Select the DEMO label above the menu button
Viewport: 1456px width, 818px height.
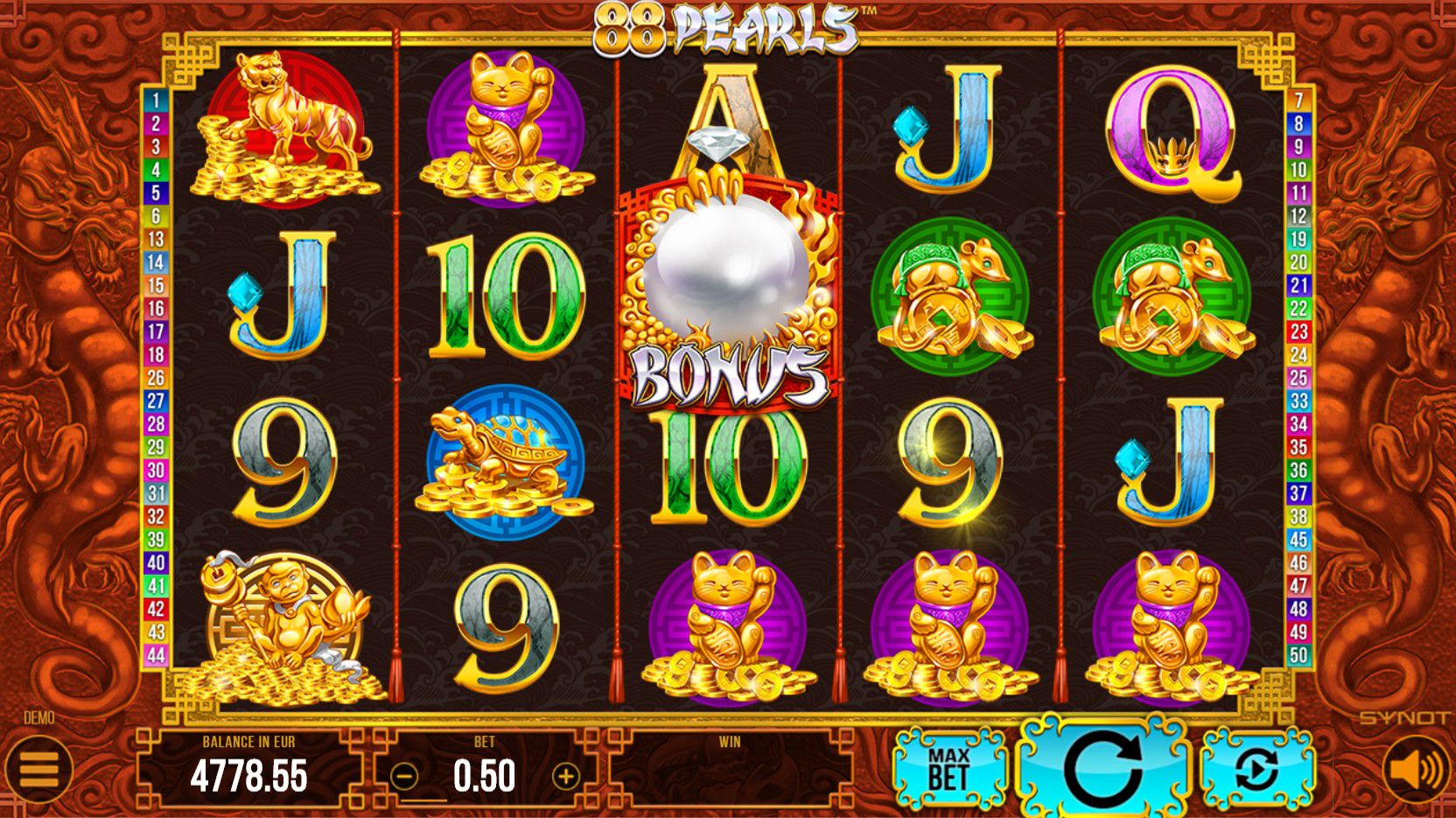39,717
